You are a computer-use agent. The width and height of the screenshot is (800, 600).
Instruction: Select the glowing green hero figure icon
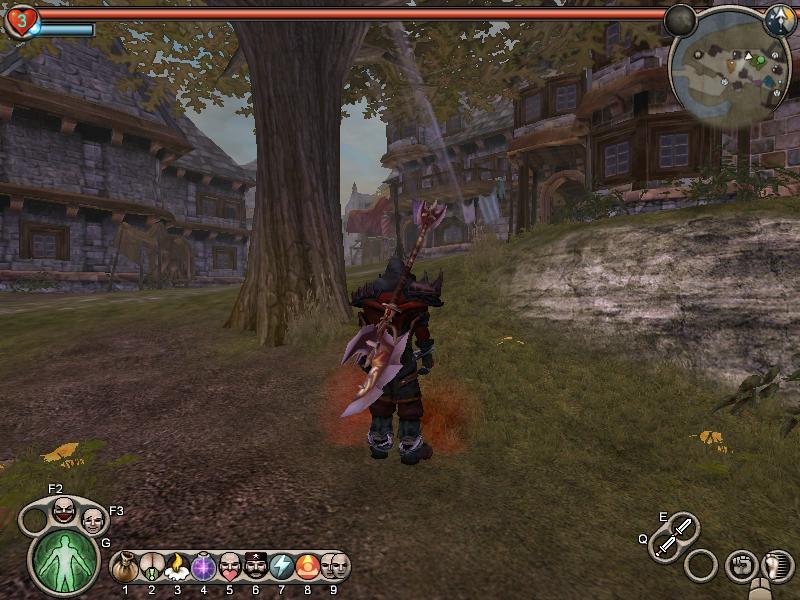click(65, 561)
